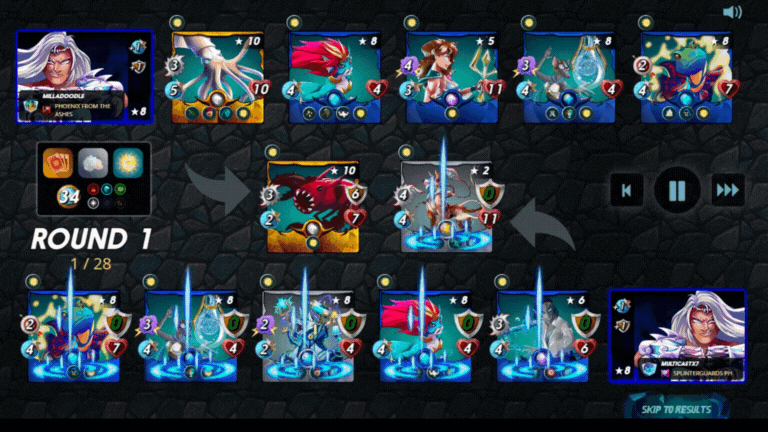Select the gold level 10 red sea monster card
The width and height of the screenshot is (768, 432).
click(314, 205)
